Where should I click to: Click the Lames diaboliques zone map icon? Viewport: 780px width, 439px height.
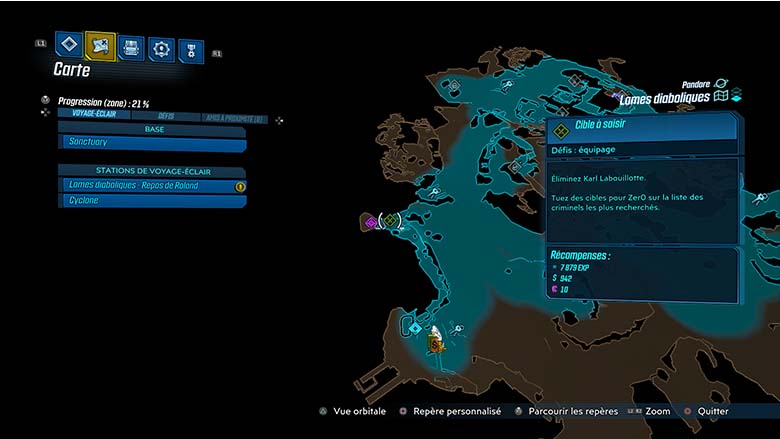click(x=722, y=98)
